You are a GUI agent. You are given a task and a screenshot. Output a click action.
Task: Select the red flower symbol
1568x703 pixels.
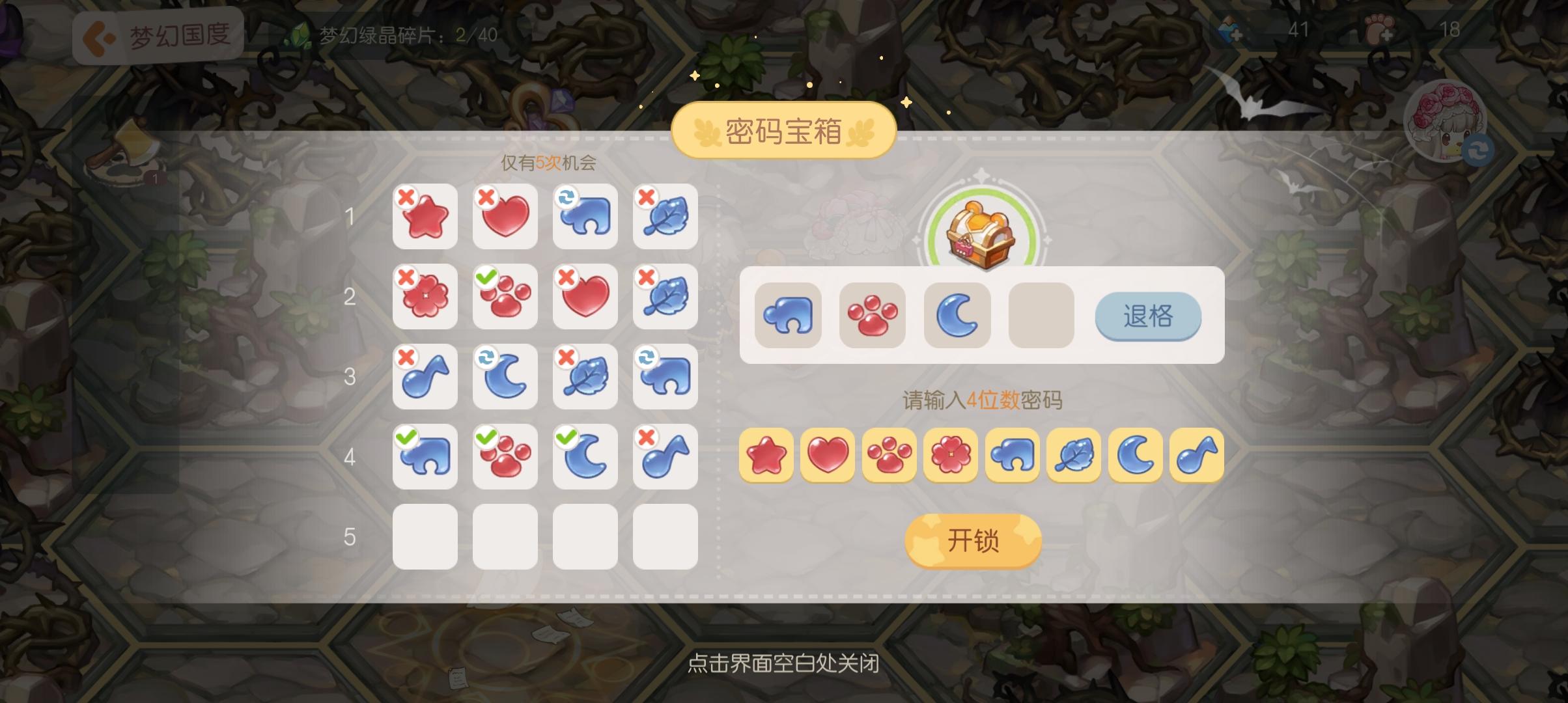pos(951,456)
